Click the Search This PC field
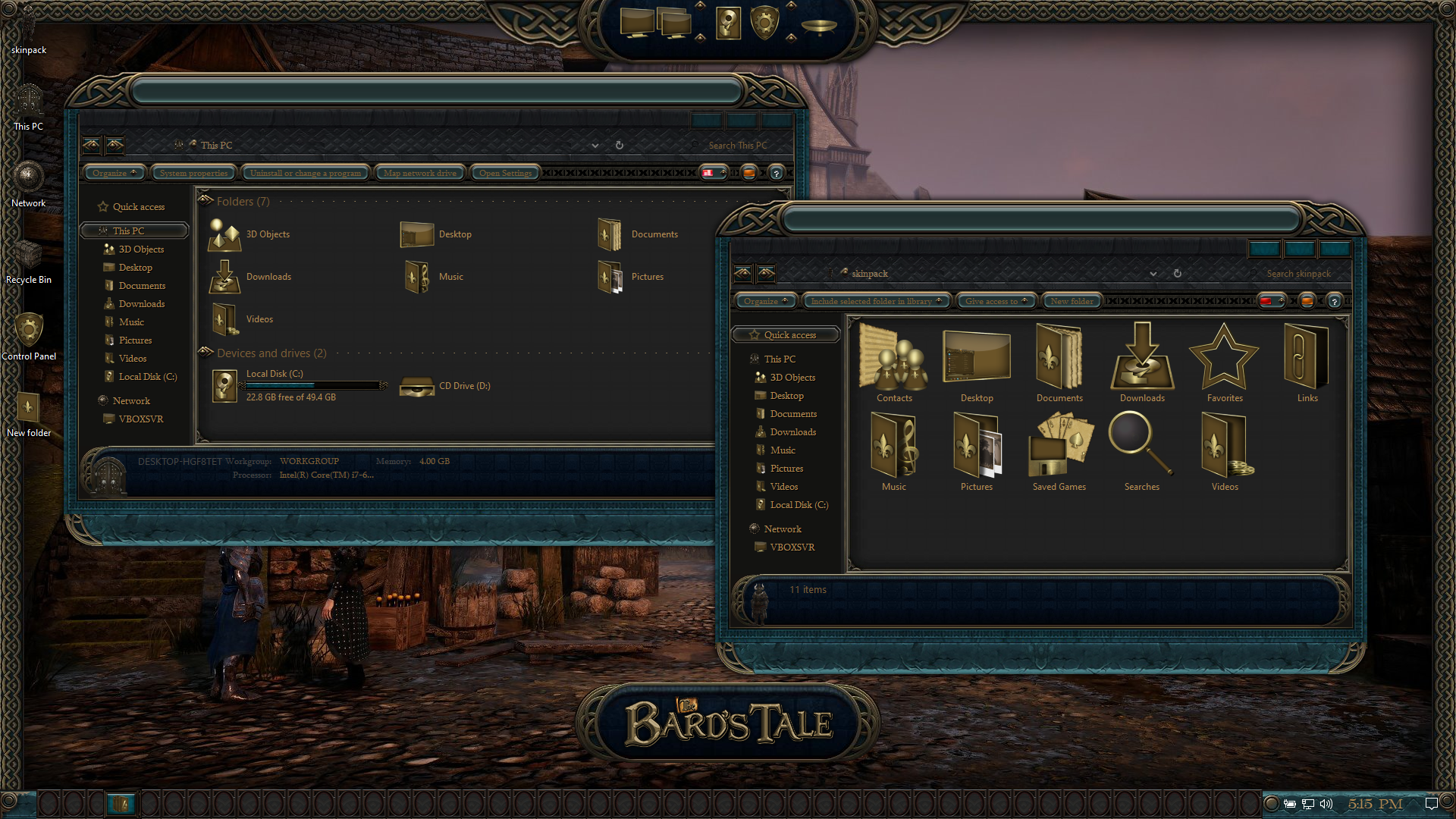Viewport: 1456px width, 819px height. click(737, 146)
